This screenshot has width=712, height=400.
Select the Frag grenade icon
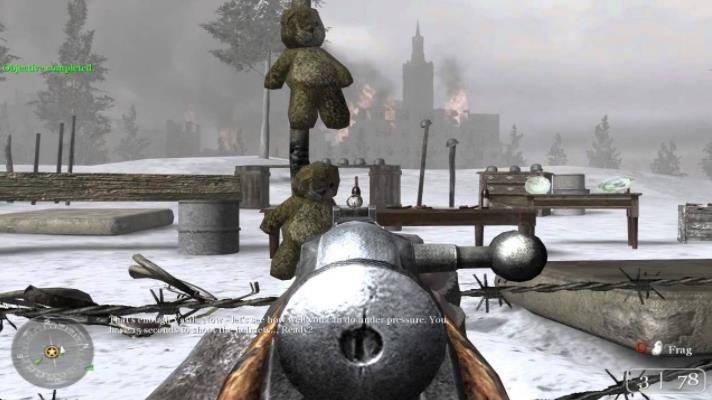click(656, 348)
